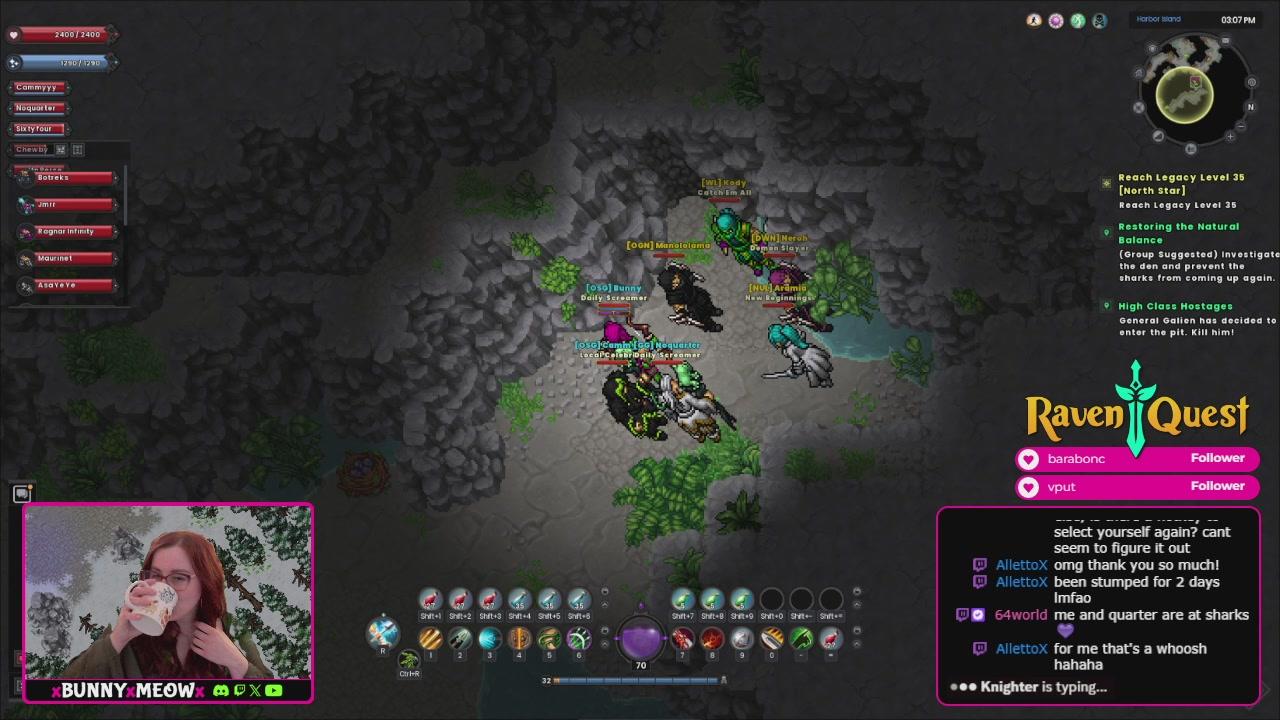Click the purple orb status icon near top

pyautogui.click(x=1056, y=21)
